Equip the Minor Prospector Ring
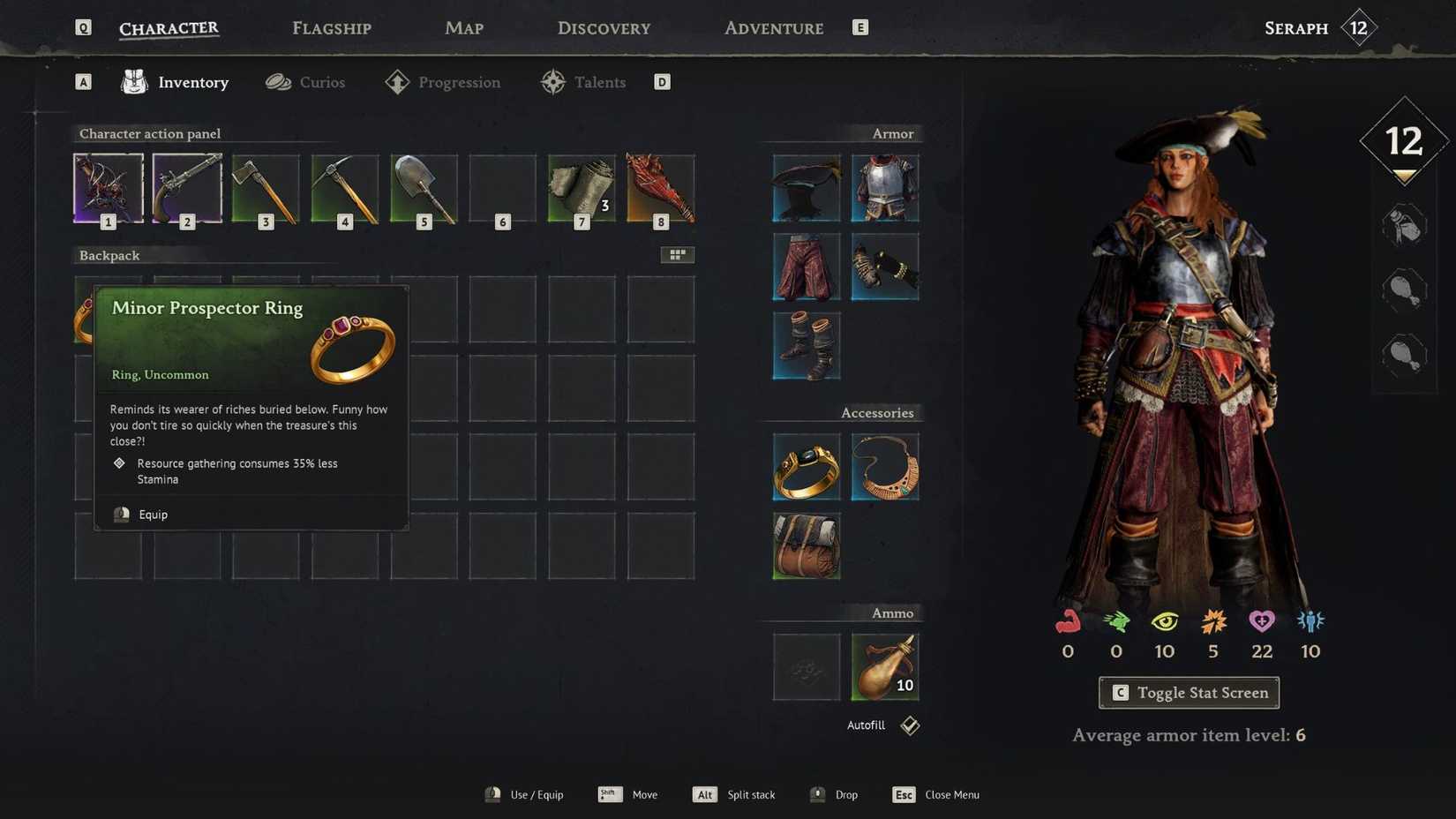Image resolution: width=1456 pixels, height=819 pixels. [x=152, y=514]
